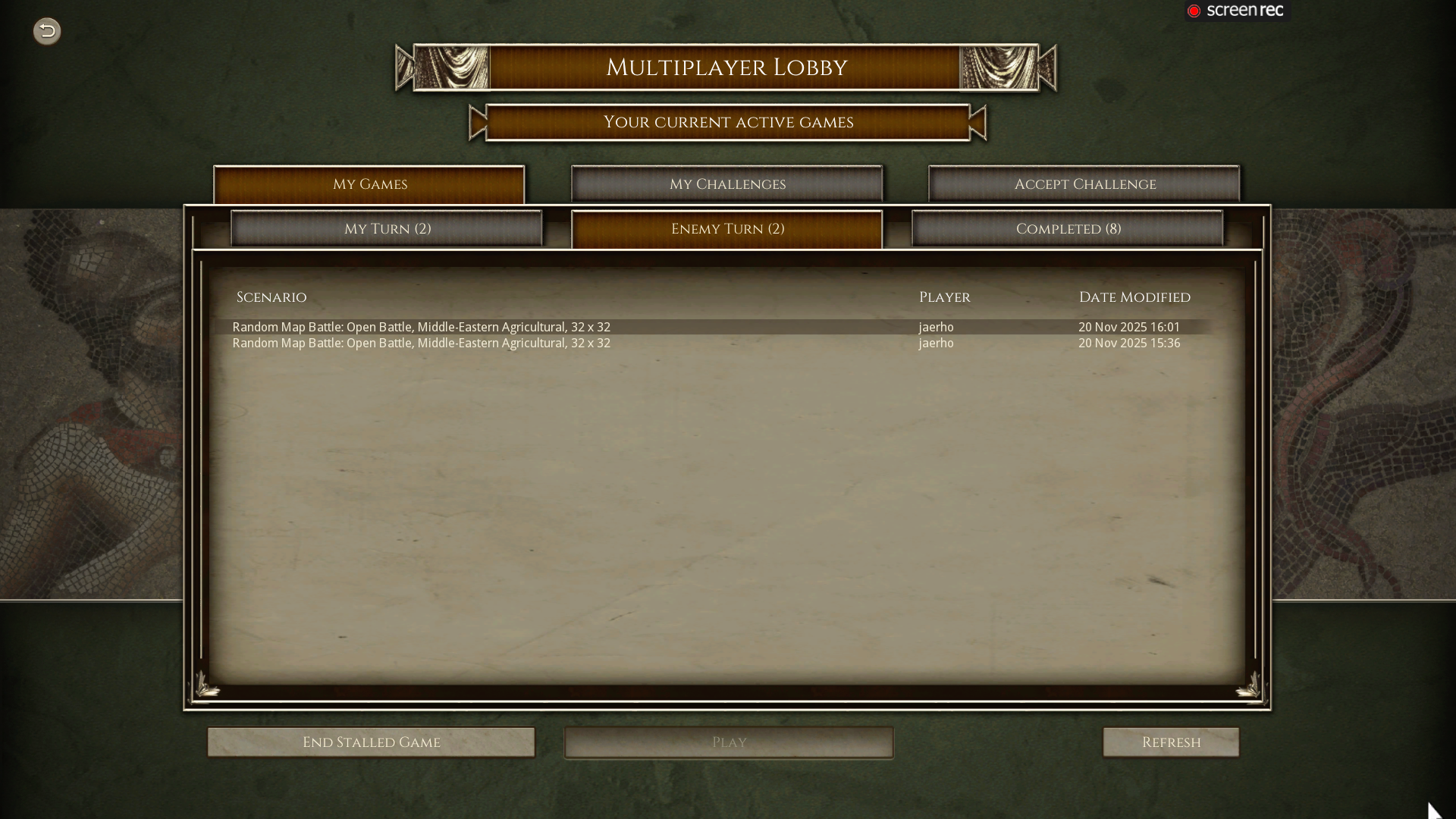
Task: Click the End Stalled Game button
Action: click(371, 742)
